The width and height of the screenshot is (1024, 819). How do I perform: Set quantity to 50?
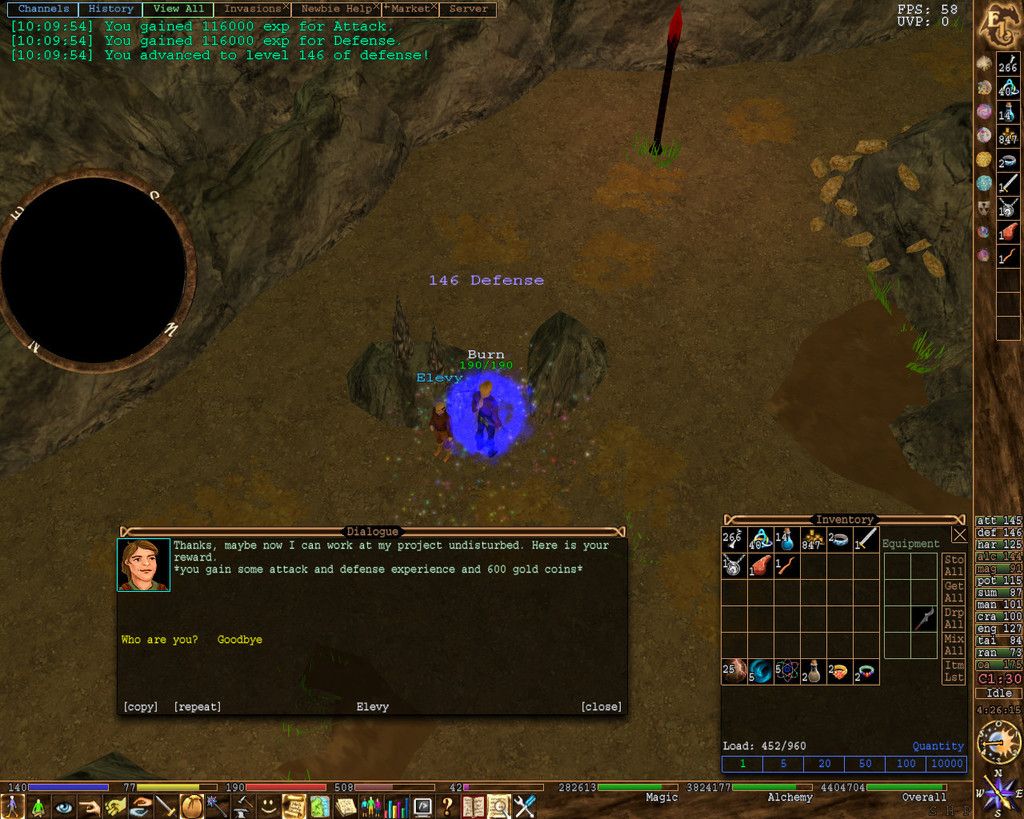(864, 764)
